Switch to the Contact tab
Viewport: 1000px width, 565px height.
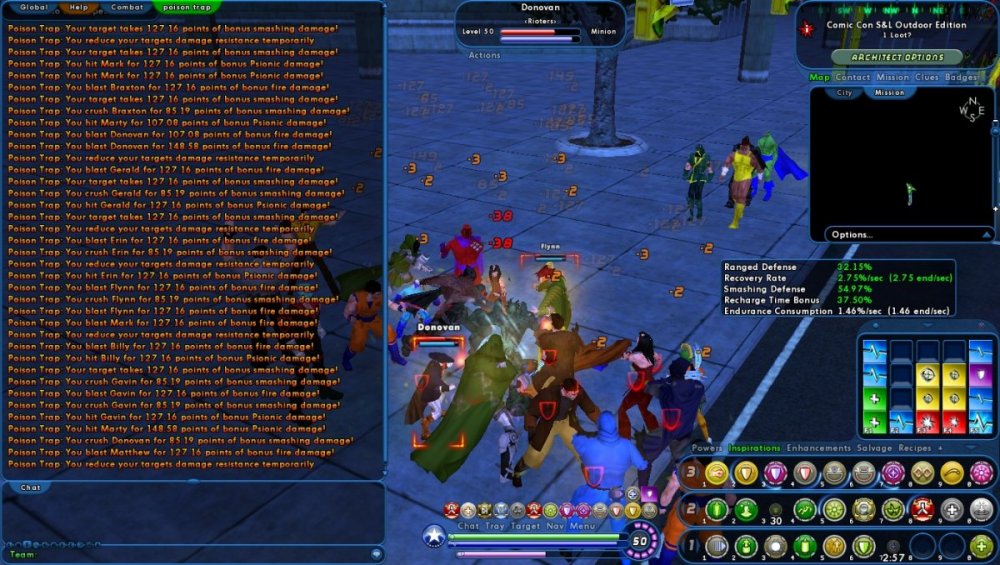[x=853, y=77]
